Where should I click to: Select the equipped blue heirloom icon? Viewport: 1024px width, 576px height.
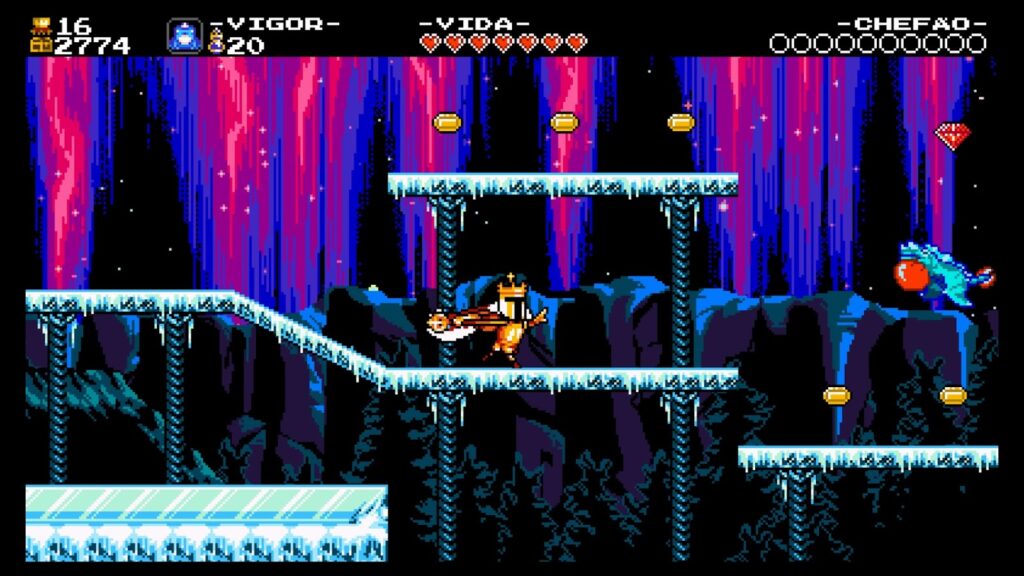[184, 36]
